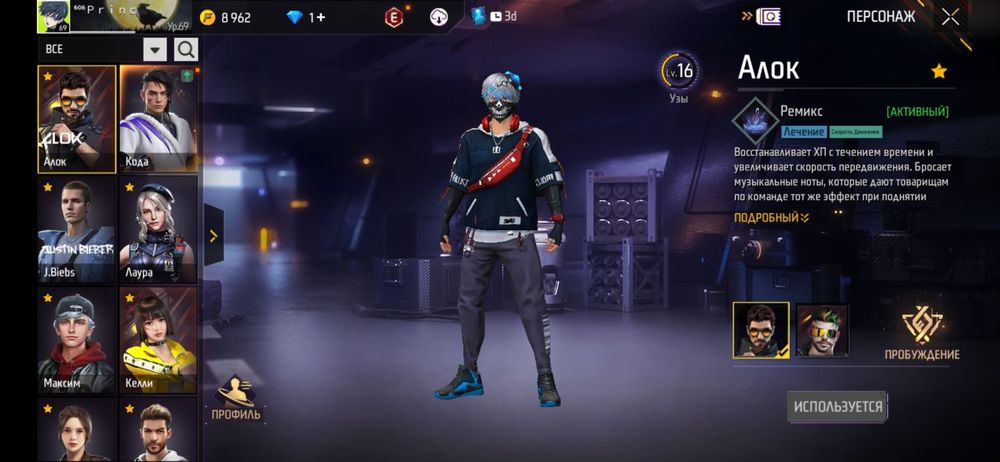Expand the character list arrow panel

(x=213, y=236)
